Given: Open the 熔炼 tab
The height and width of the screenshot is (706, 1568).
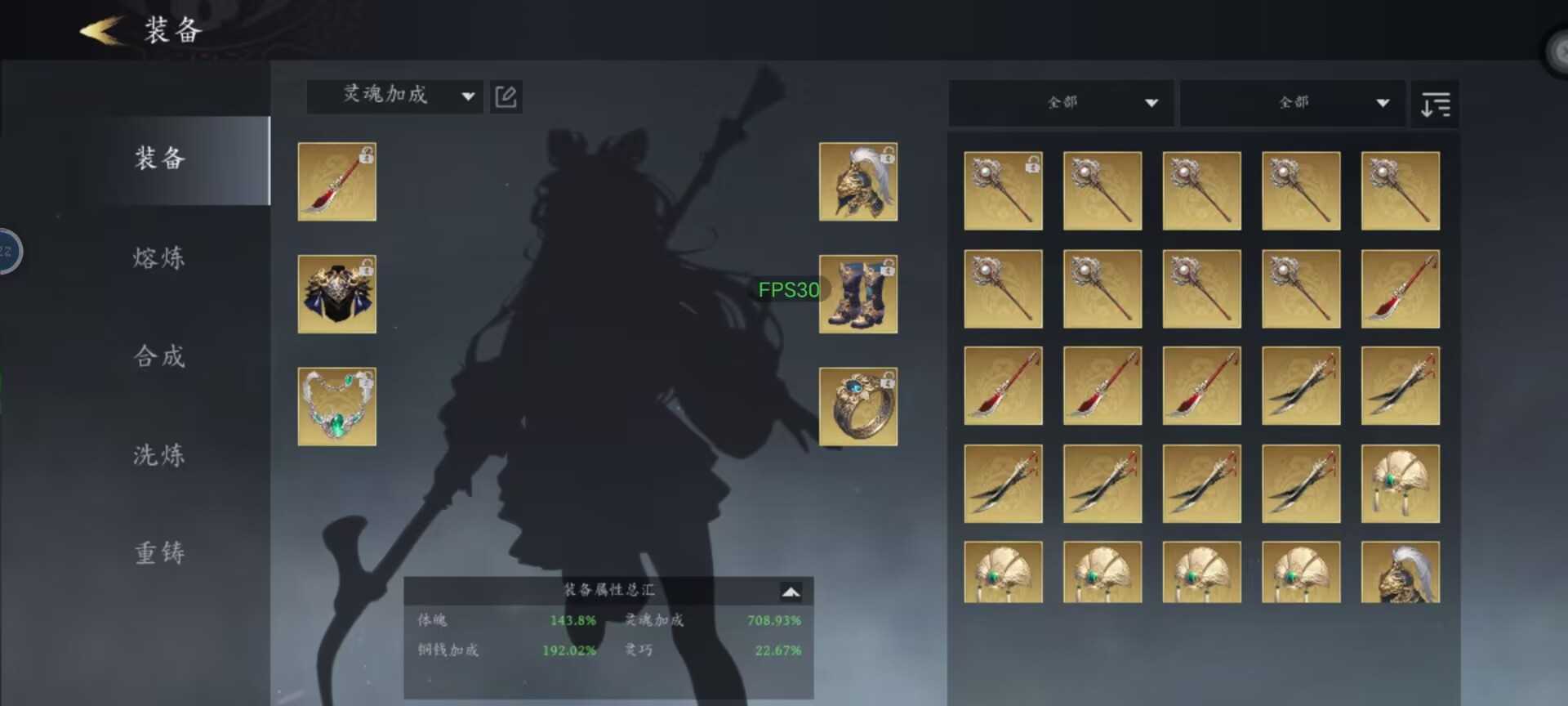Looking at the screenshot, I should pos(160,258).
